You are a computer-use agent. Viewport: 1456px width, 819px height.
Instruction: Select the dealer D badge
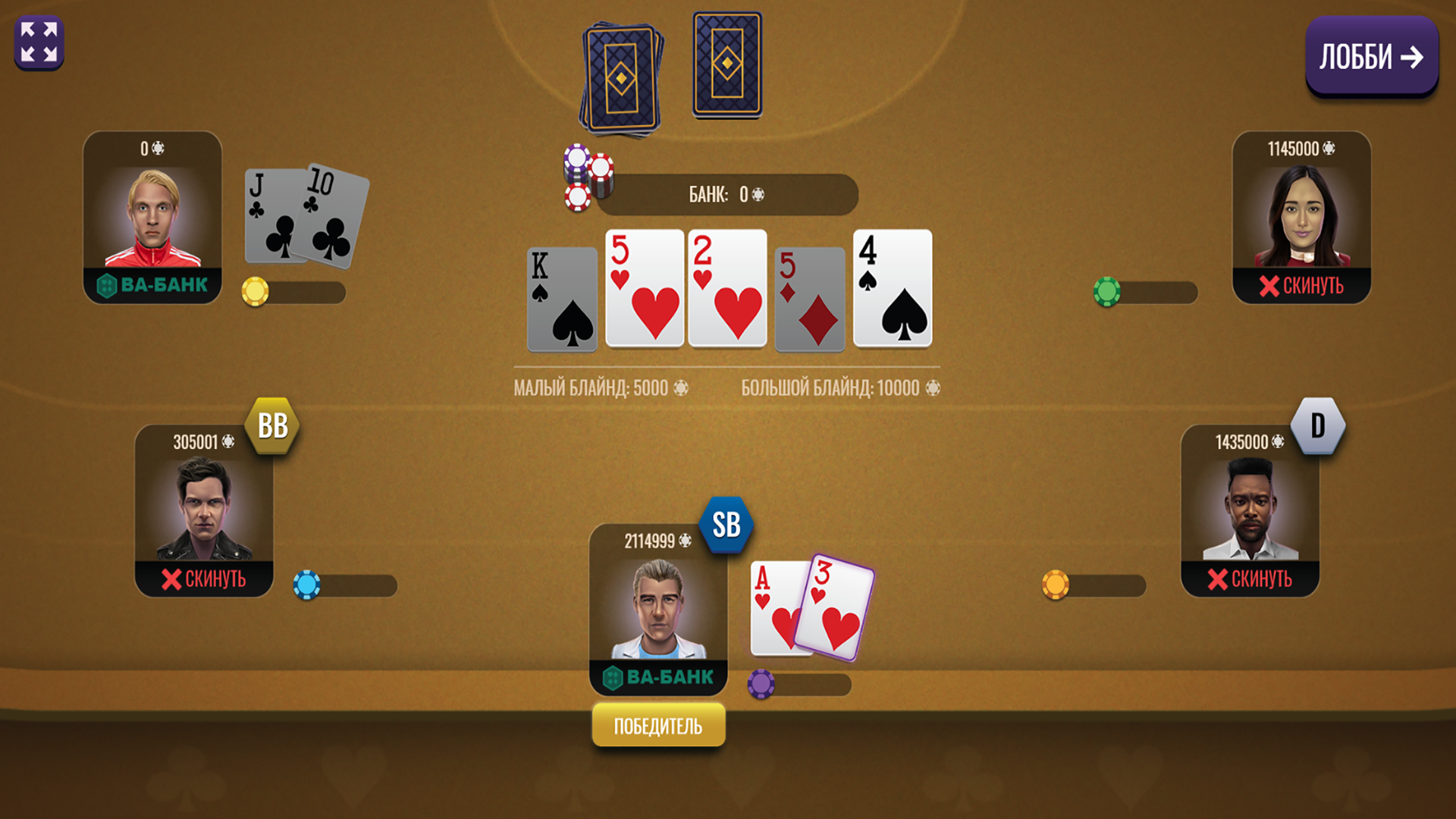pyautogui.click(x=1318, y=425)
